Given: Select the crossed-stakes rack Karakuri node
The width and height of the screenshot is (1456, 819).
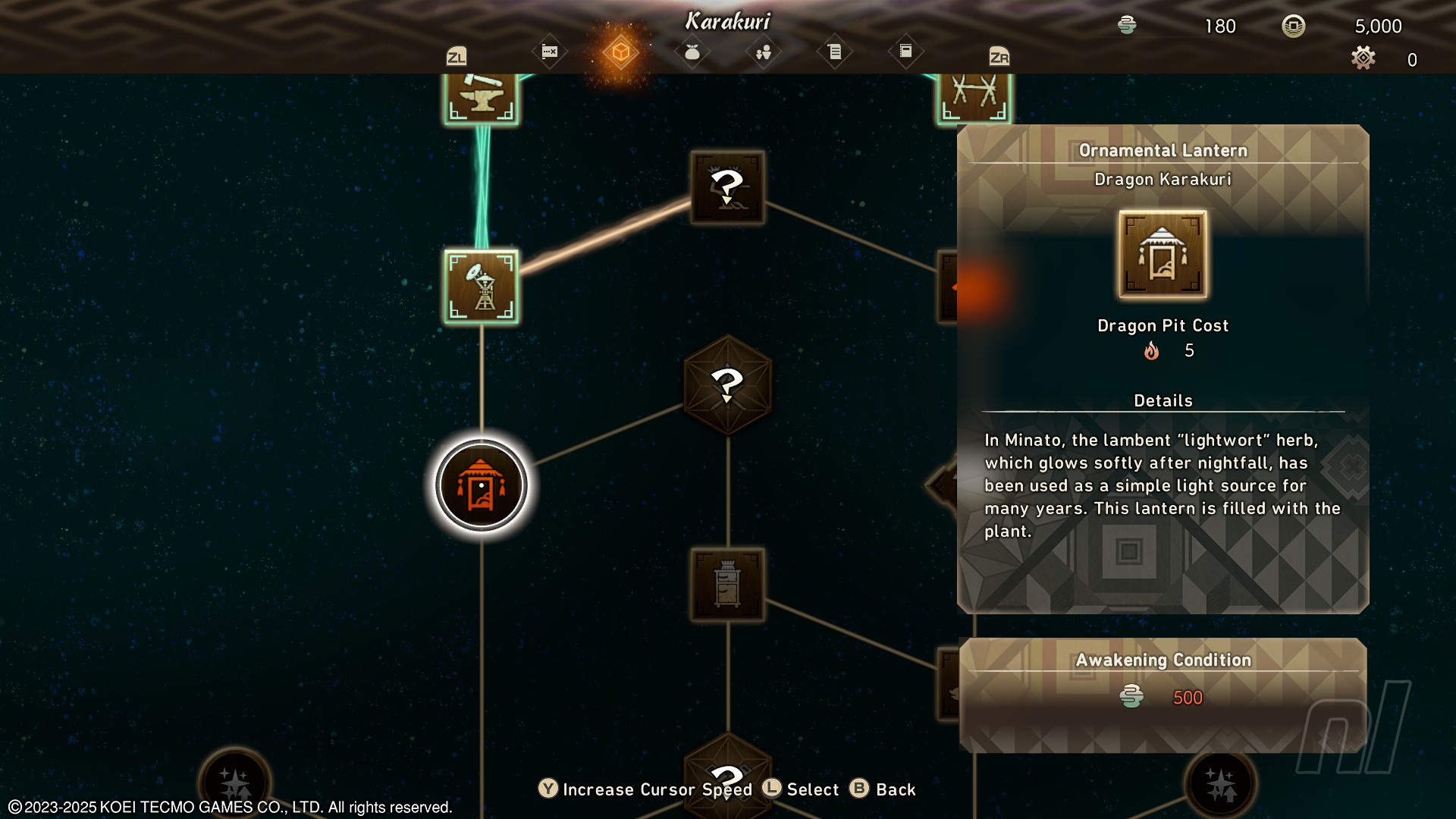Looking at the screenshot, I should click(x=974, y=96).
